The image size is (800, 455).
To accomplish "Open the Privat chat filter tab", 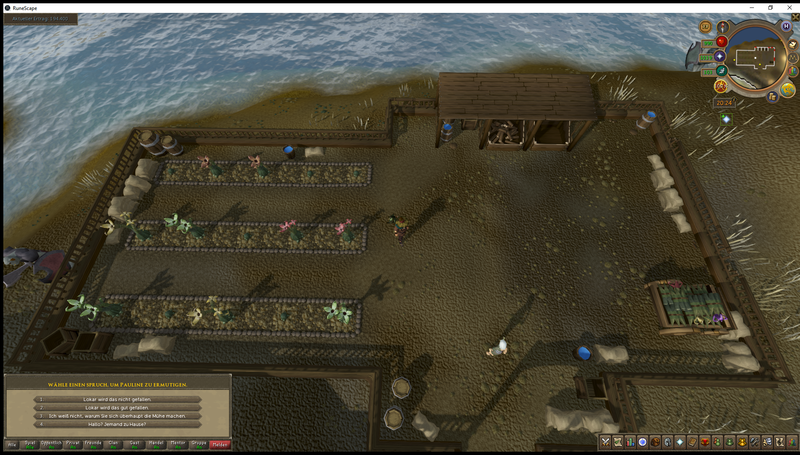I will click(x=73, y=443).
